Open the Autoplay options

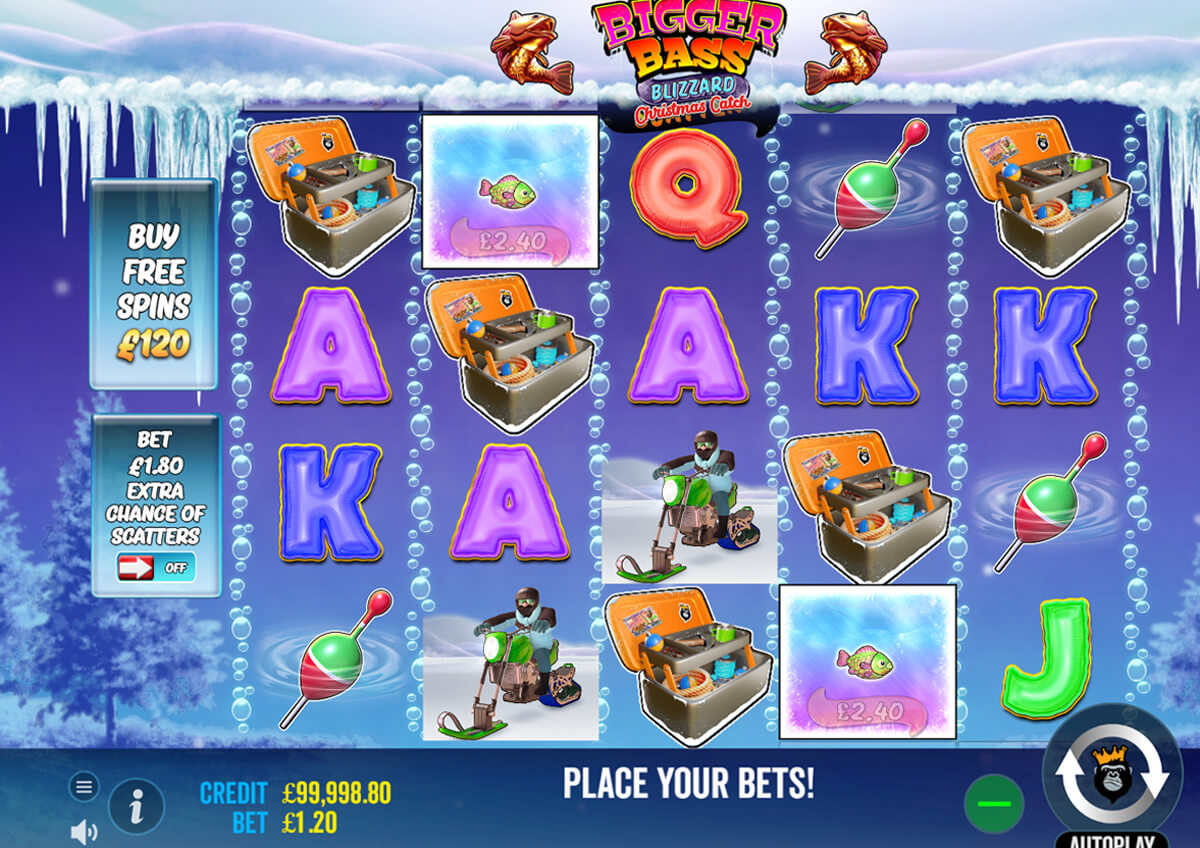(x=1112, y=839)
